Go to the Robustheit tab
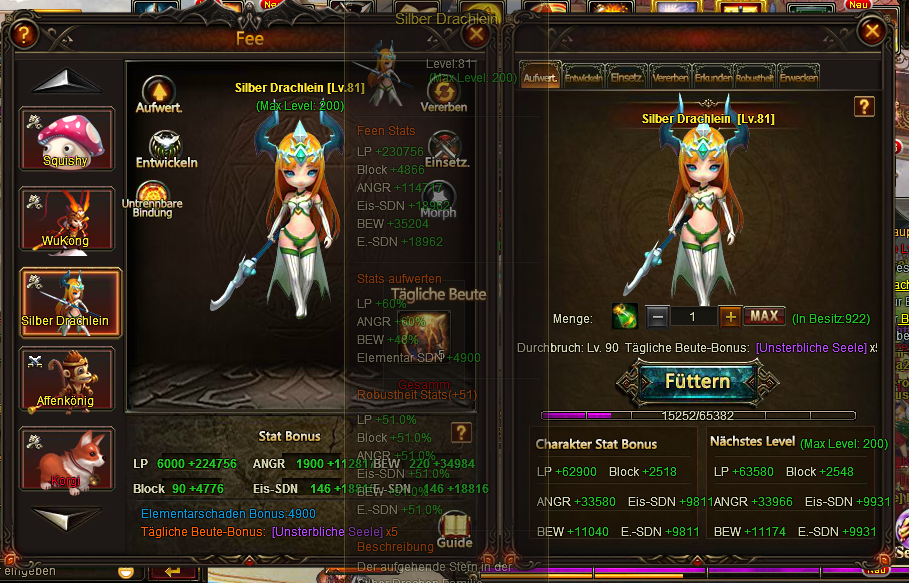This screenshot has height=583, width=909. coord(755,77)
